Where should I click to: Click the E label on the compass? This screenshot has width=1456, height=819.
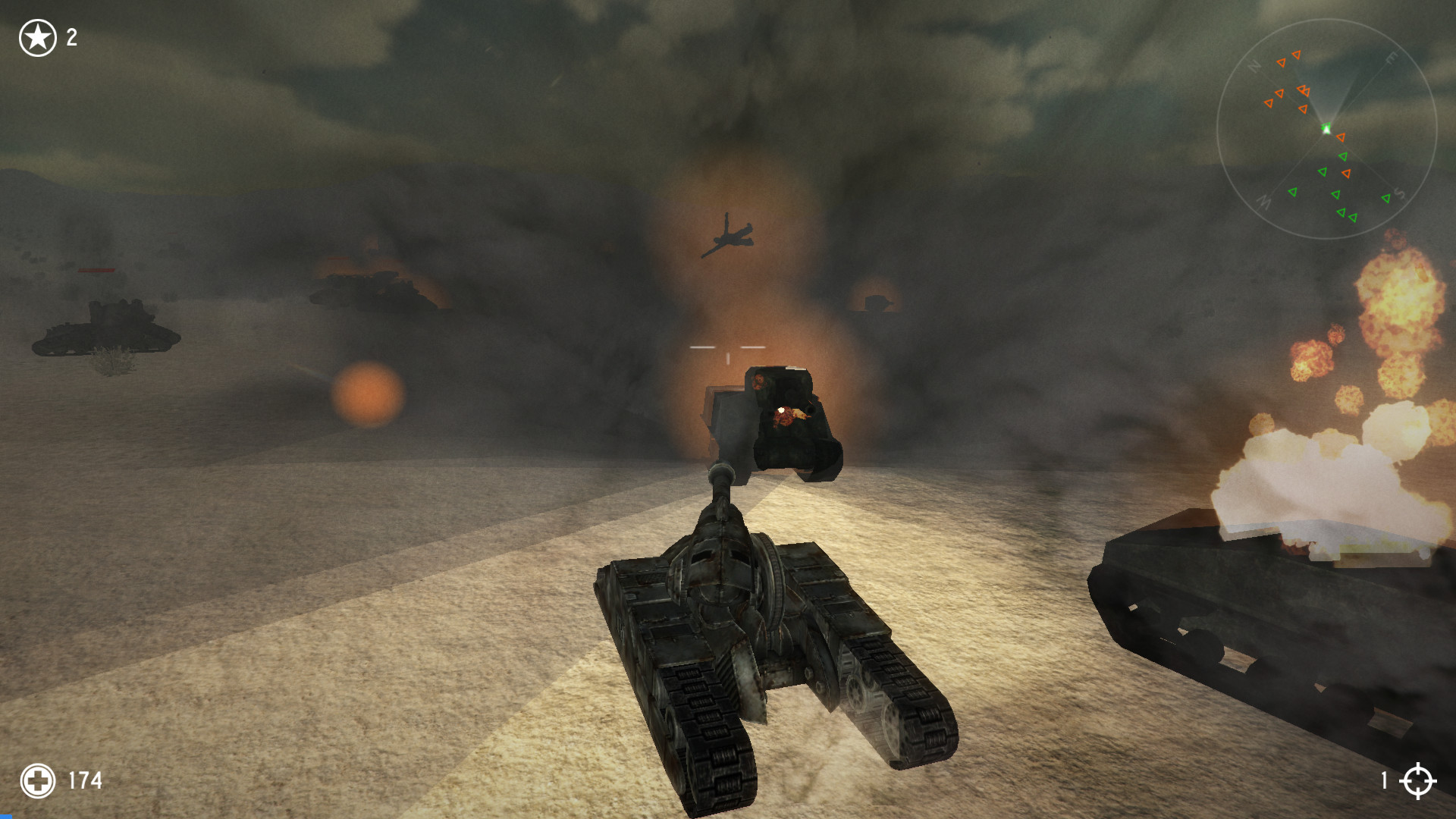1392,58
